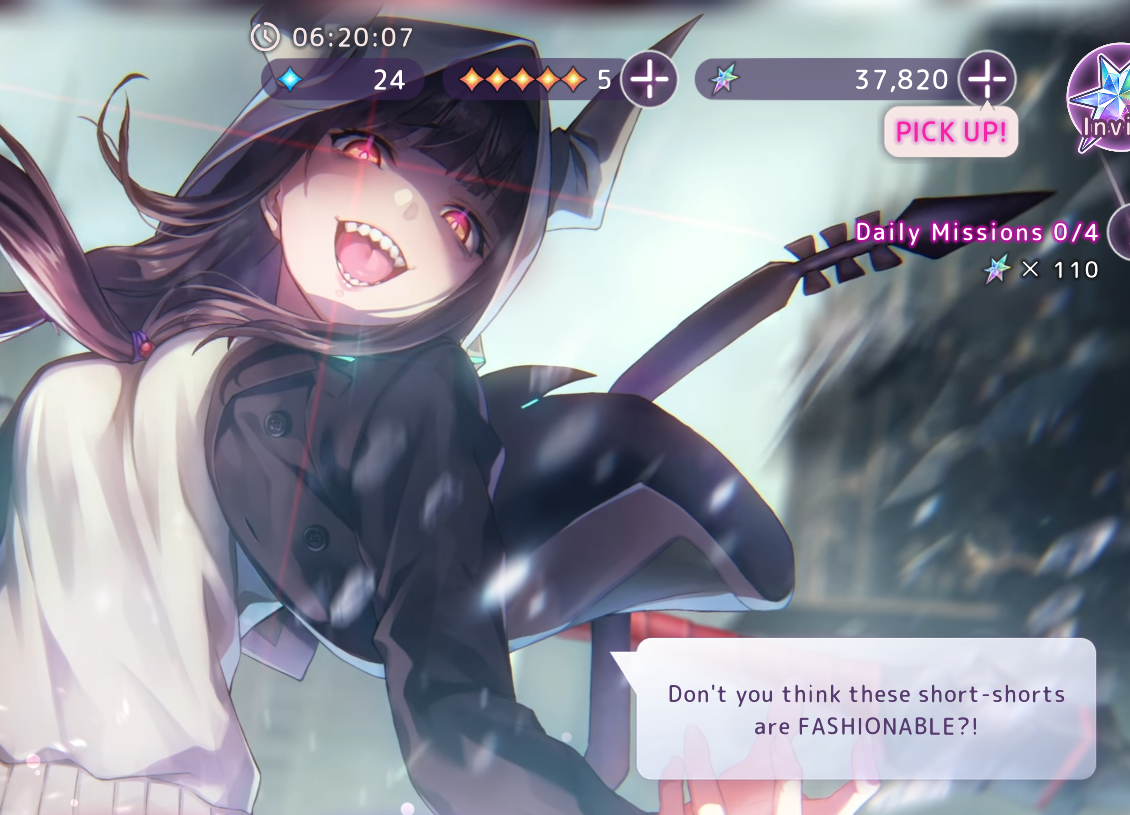Open the Daily Missions 0/4 tracker
The width and height of the screenshot is (1130, 815).
coord(977,233)
